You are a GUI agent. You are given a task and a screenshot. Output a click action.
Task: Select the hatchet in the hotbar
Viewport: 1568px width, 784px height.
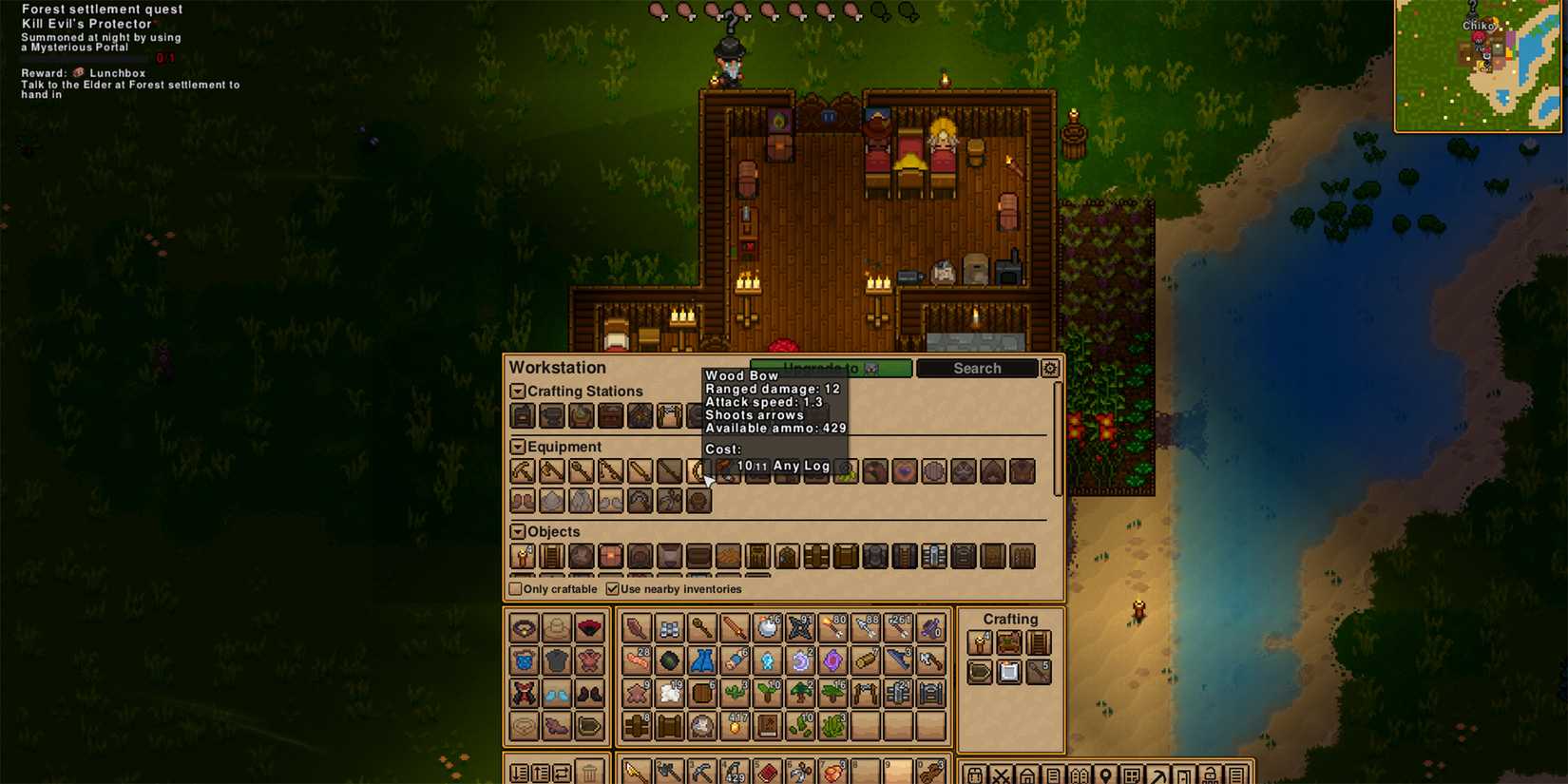669,771
